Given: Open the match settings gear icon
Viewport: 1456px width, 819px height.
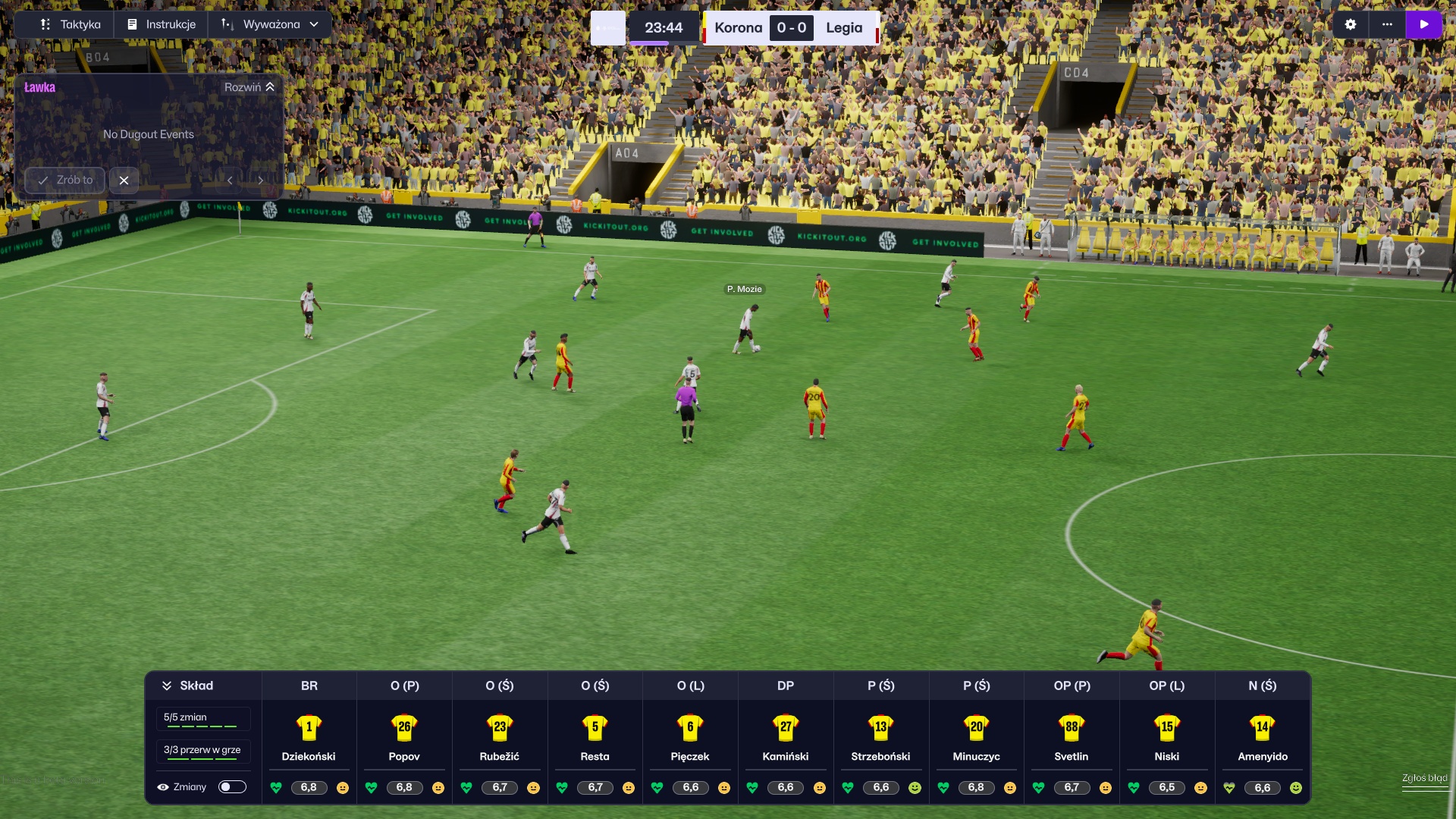Looking at the screenshot, I should tap(1350, 24).
